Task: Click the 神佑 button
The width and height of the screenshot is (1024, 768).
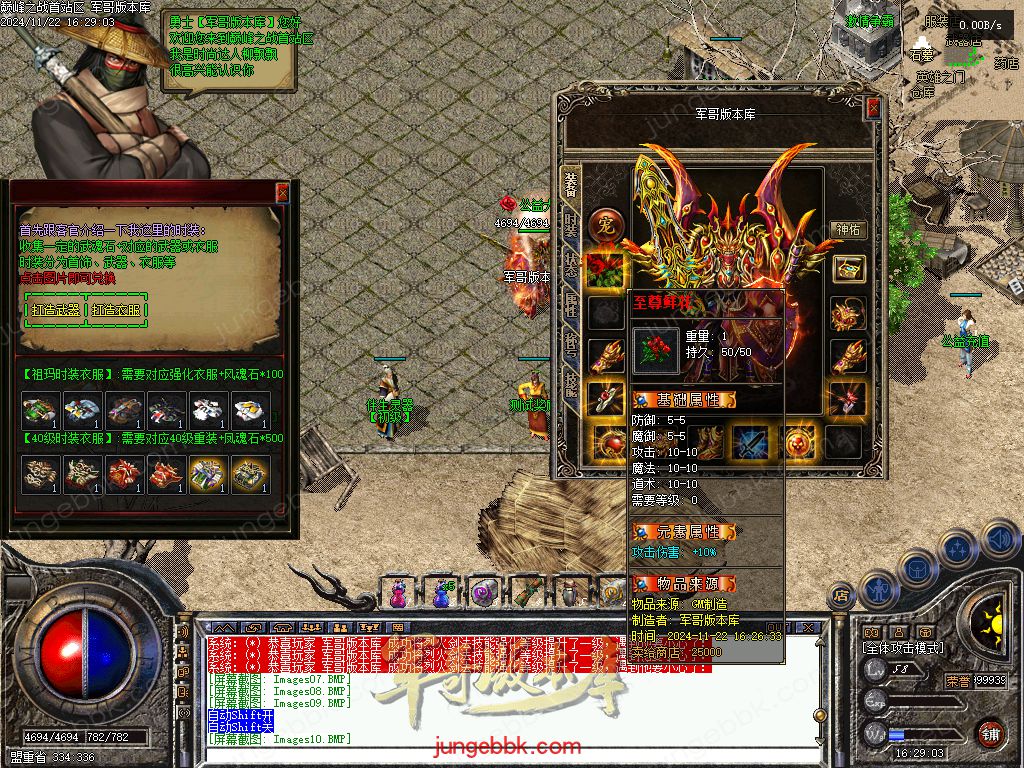Action: tap(848, 229)
